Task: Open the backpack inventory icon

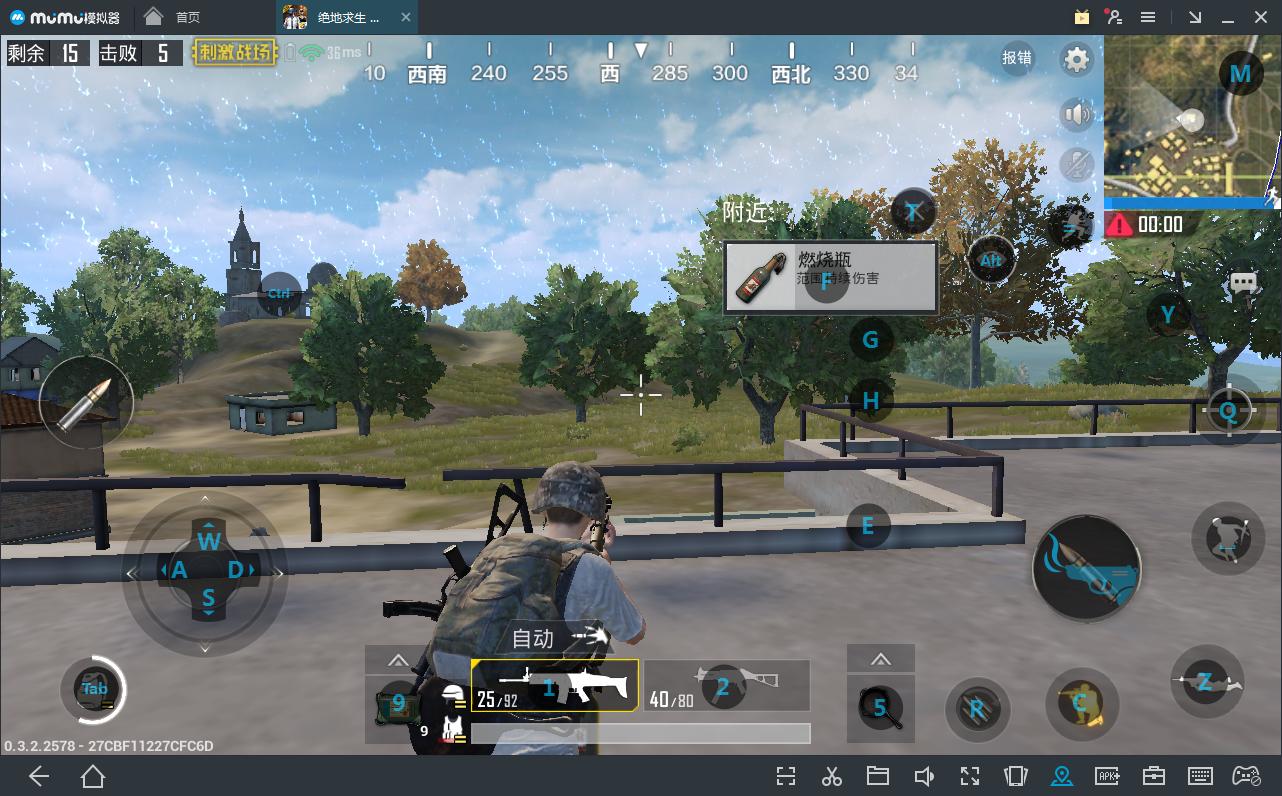Action: coord(95,689)
